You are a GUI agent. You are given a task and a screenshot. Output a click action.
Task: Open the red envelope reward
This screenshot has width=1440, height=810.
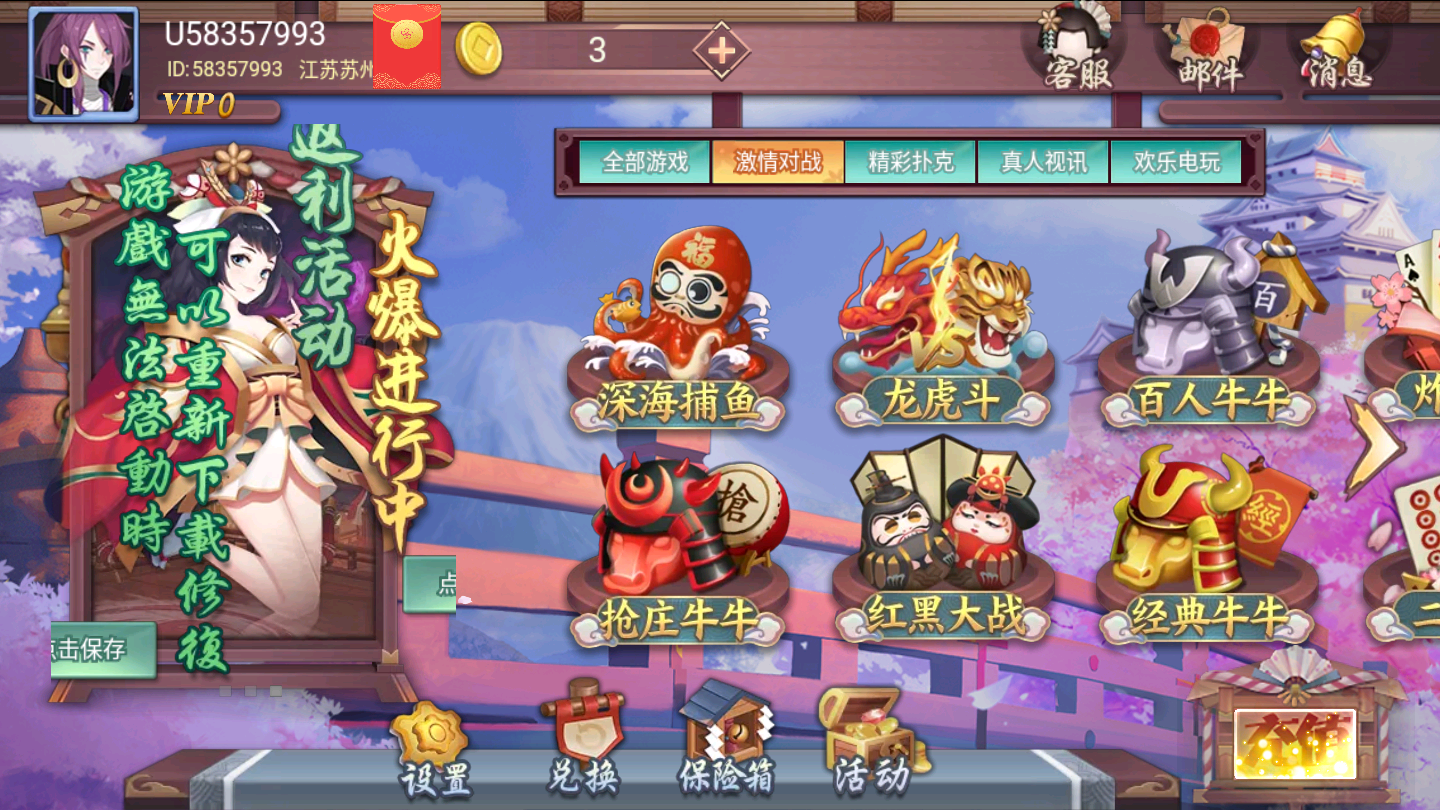pos(405,47)
